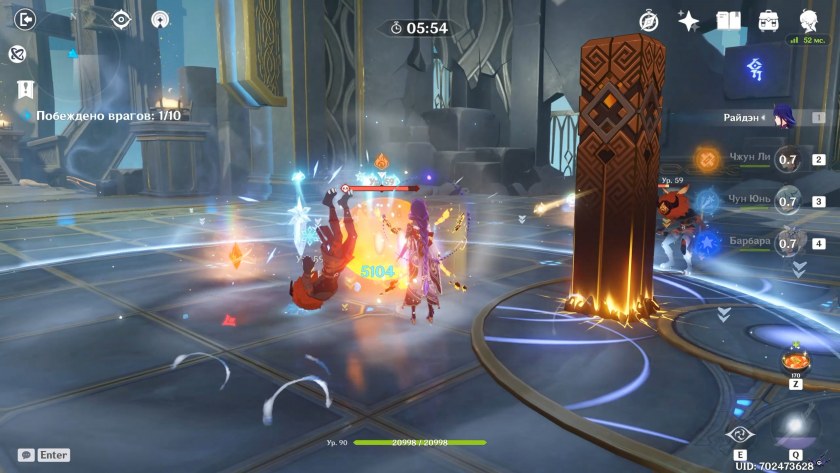Open the Paimon menu head icon
Screen dimensions: 840x473
(808, 21)
